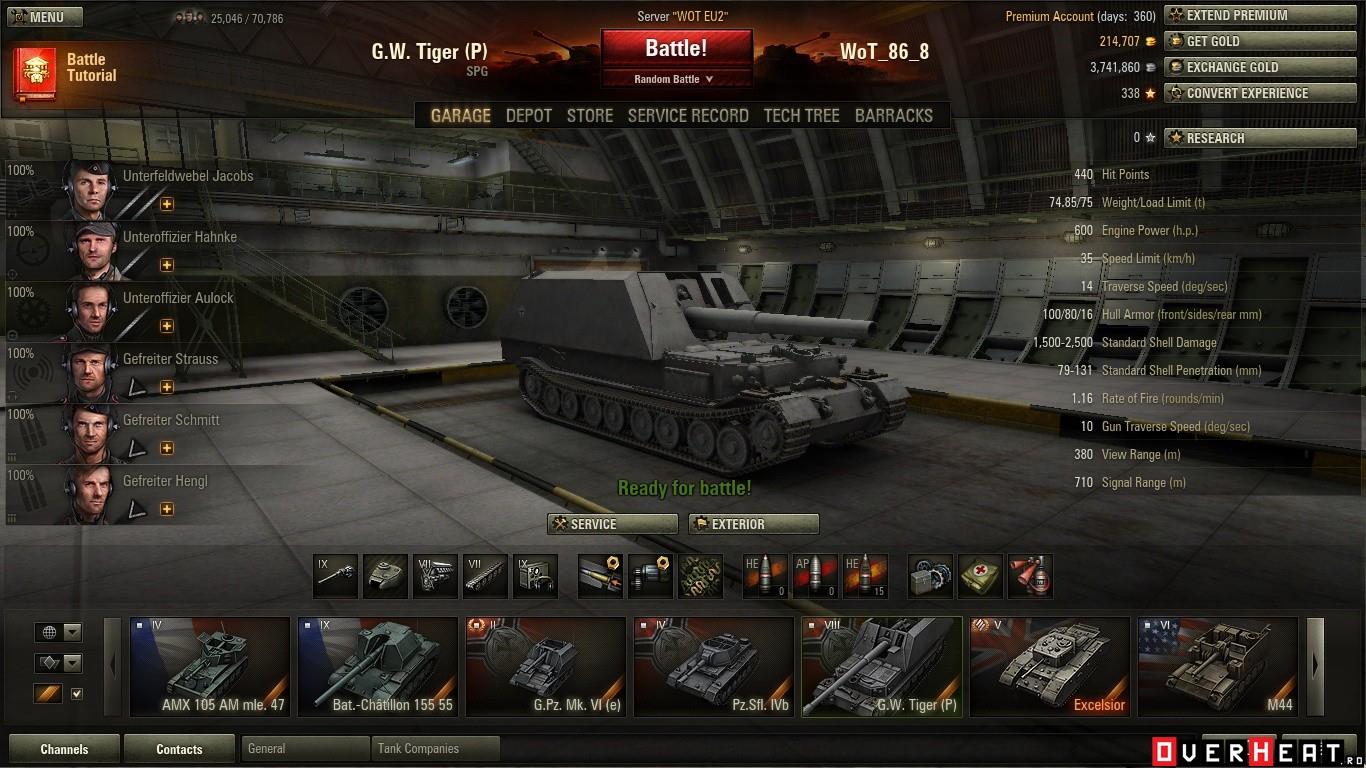Open the Barracks tab

(893, 116)
